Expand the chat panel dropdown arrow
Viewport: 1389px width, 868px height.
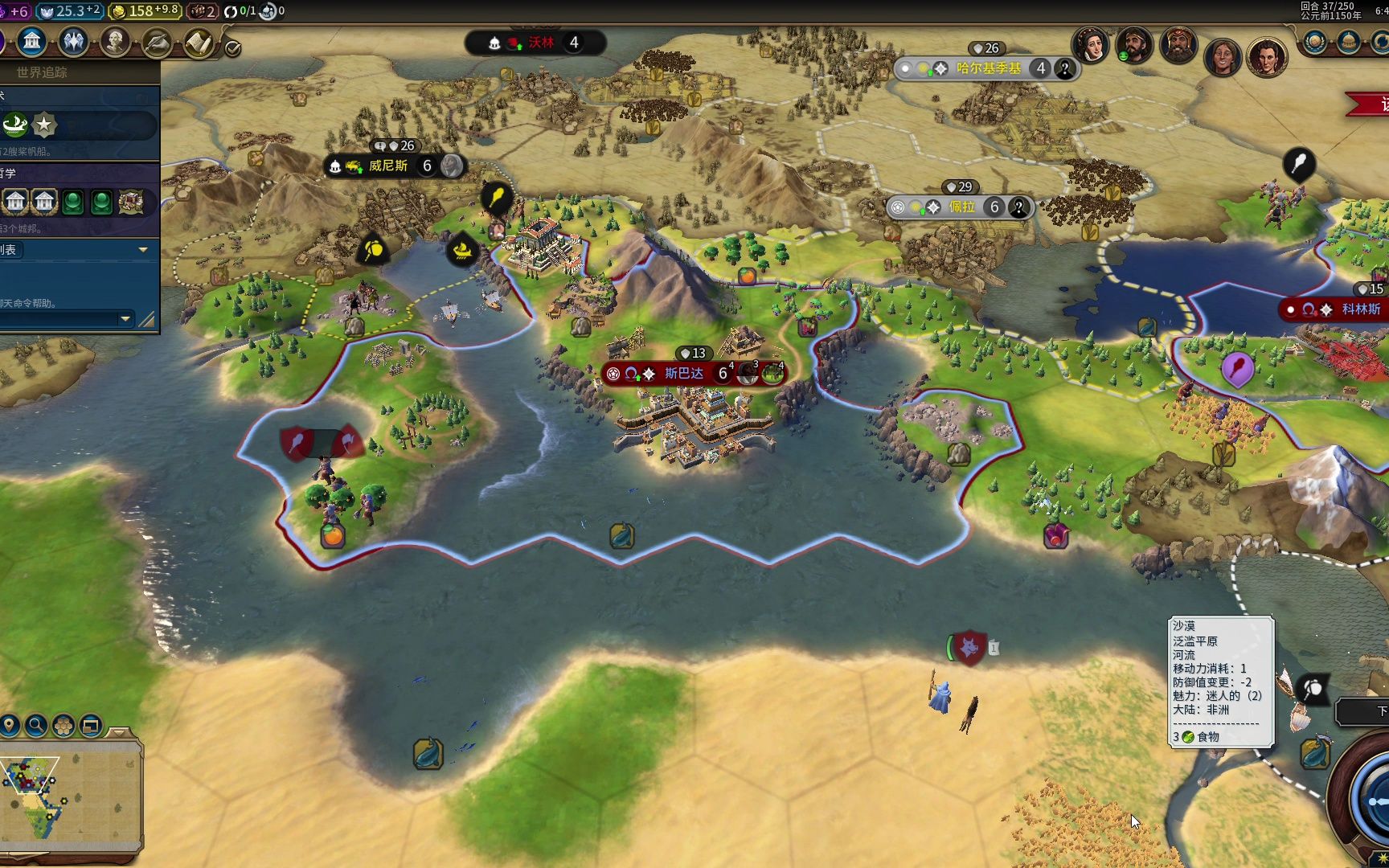[125, 319]
